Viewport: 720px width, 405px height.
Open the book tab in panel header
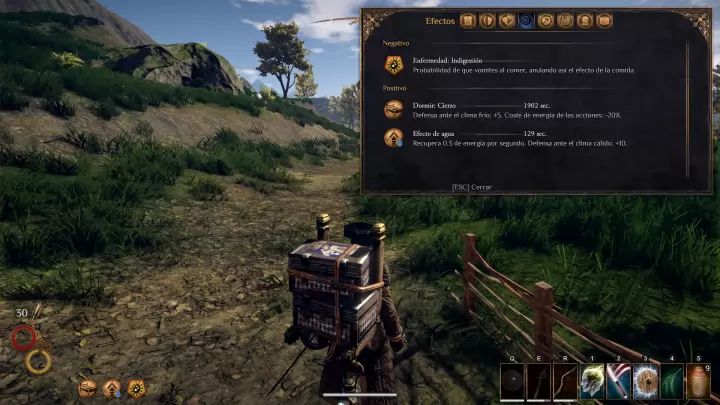click(x=605, y=20)
